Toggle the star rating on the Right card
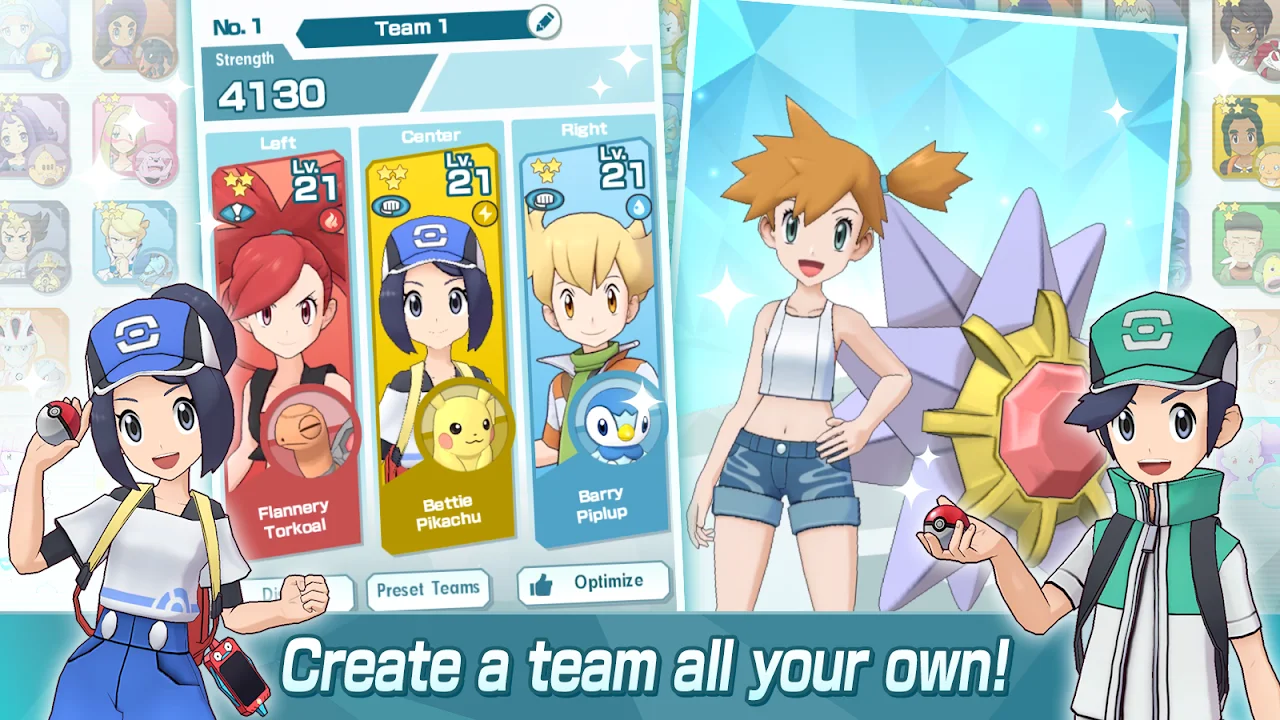Image resolution: width=1280 pixels, height=720 pixels. [x=546, y=170]
